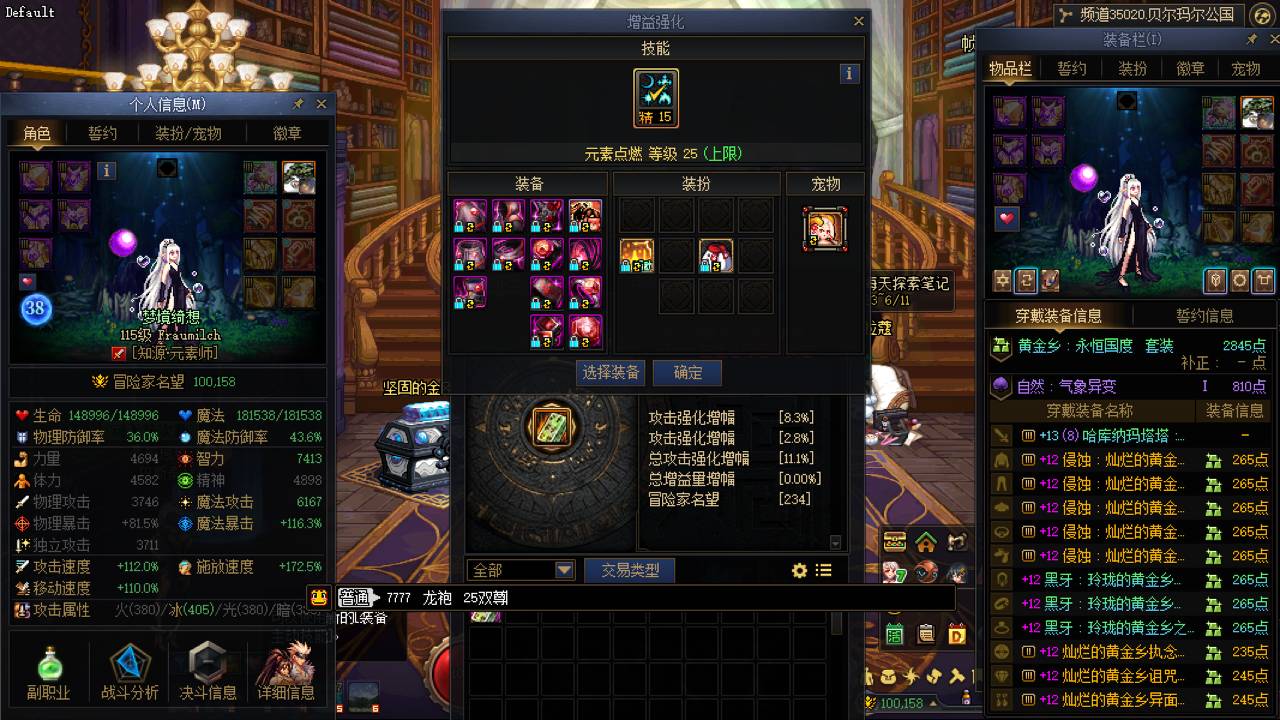This screenshot has height=720, width=1280.
Task: Open the 副职业 panel icon
Action: coord(50,668)
